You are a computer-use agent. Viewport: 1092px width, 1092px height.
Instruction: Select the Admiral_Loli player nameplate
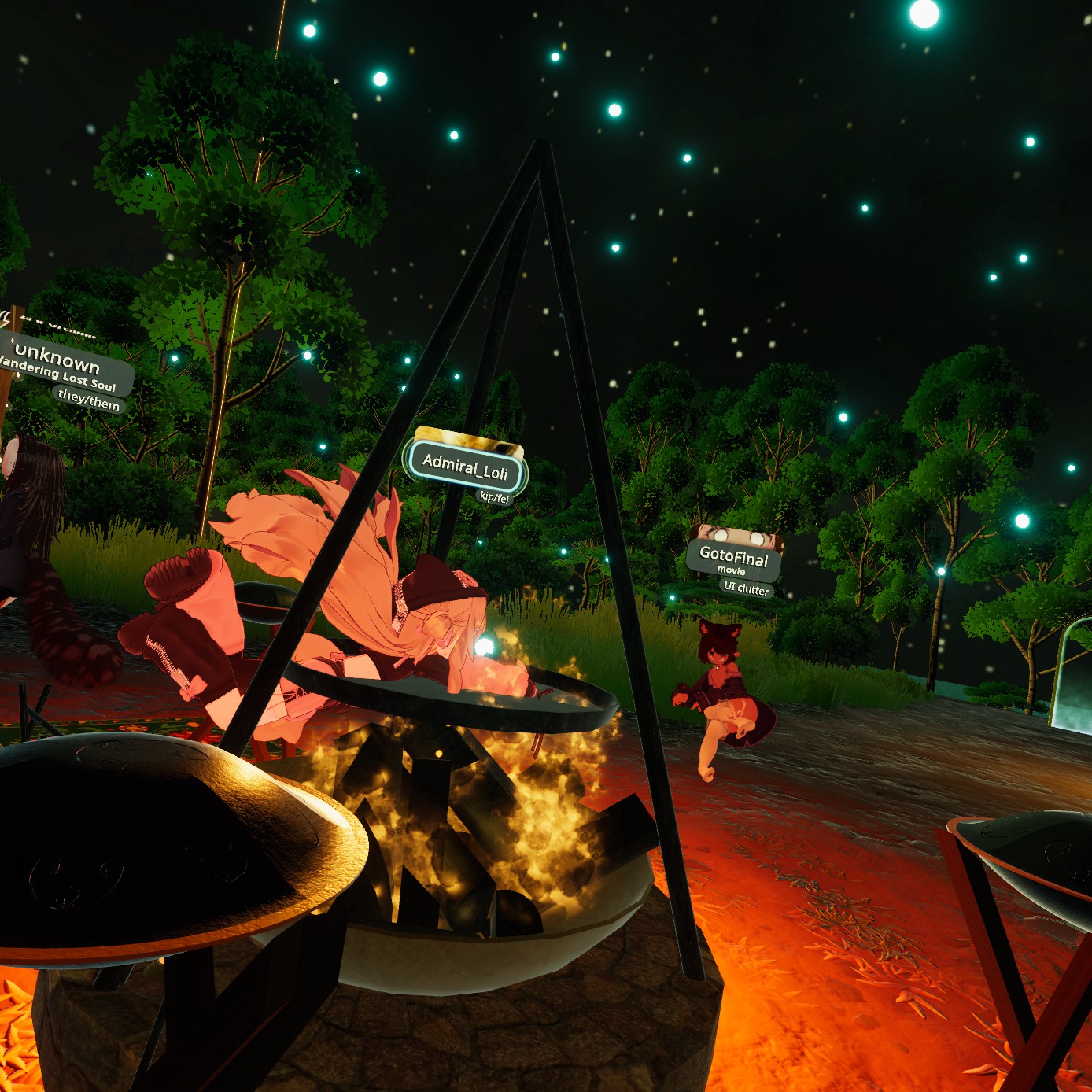(x=465, y=467)
